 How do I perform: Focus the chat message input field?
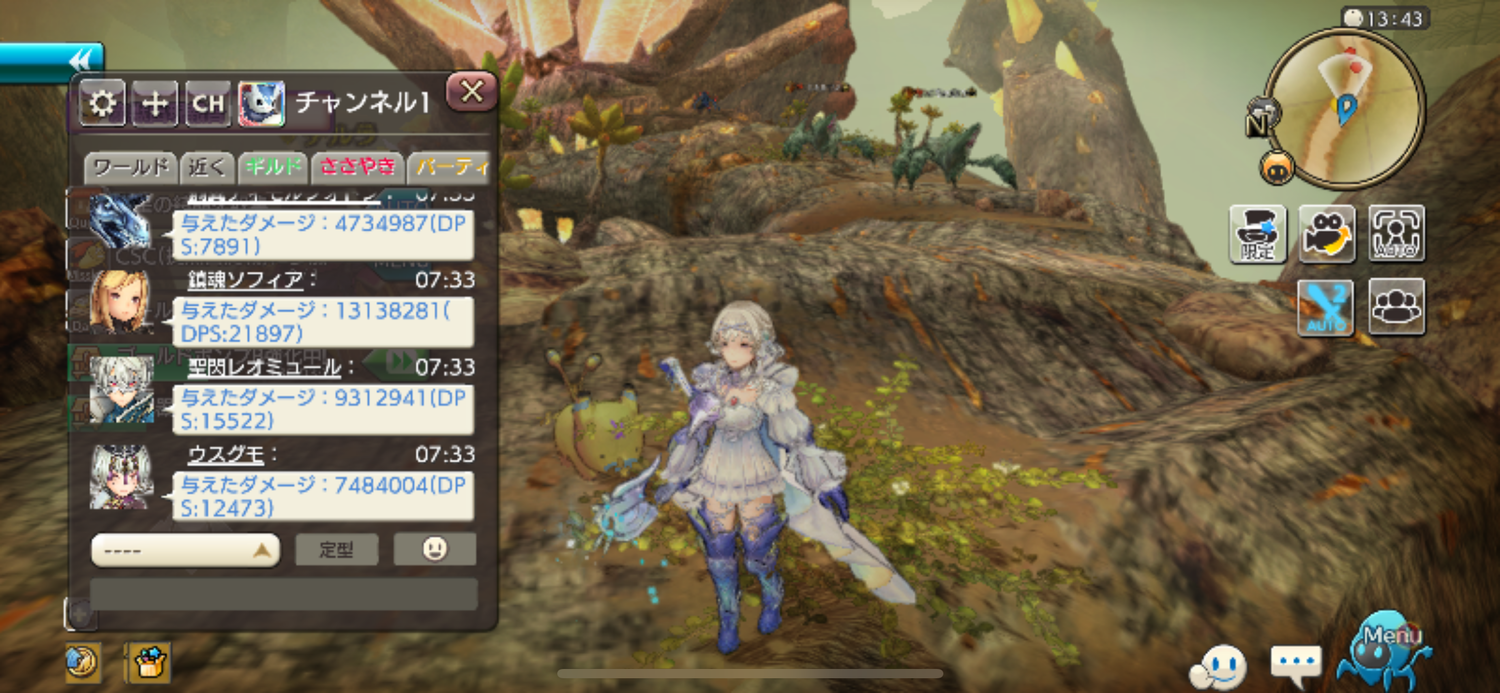click(x=284, y=594)
